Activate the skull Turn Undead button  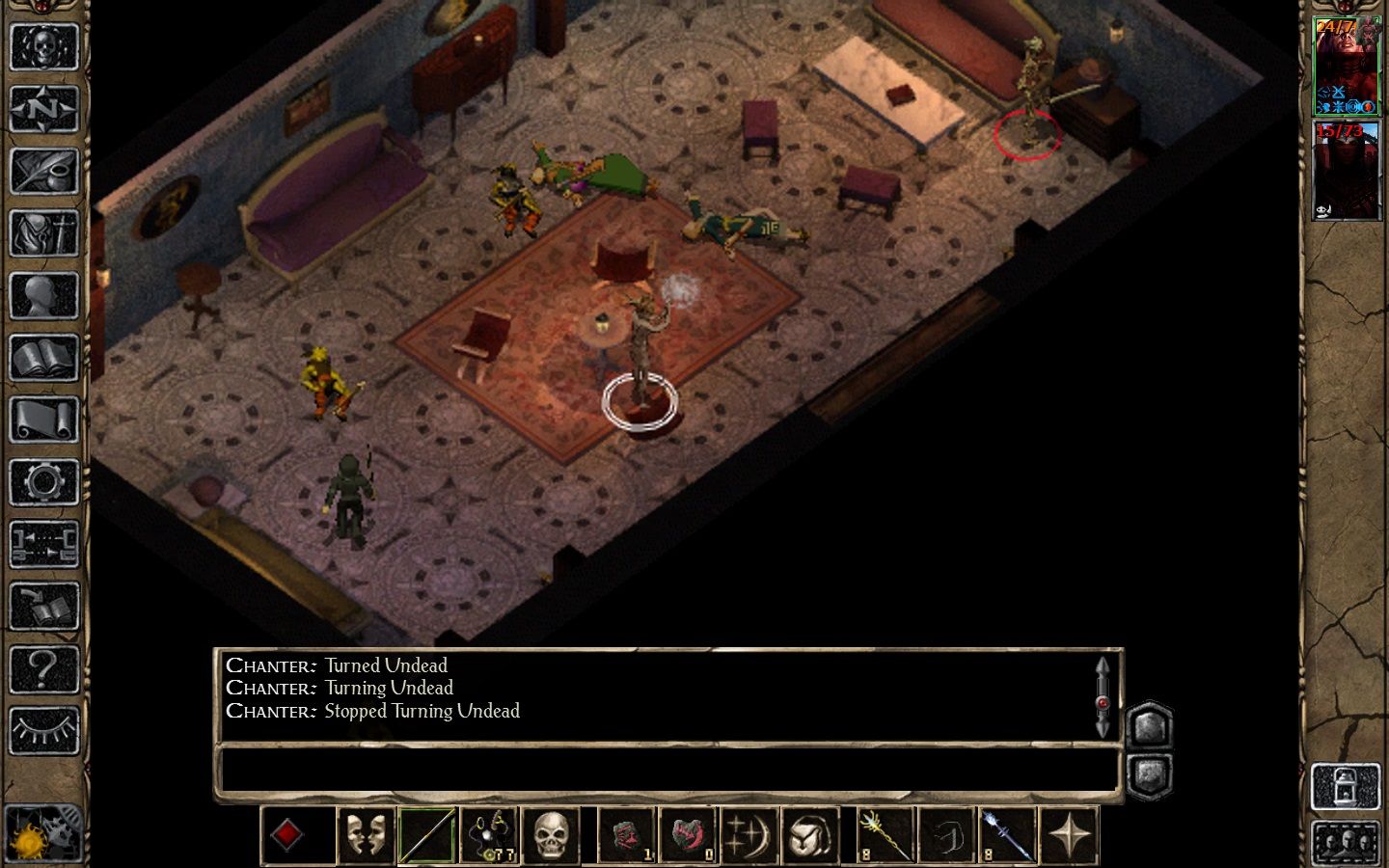coord(552,835)
